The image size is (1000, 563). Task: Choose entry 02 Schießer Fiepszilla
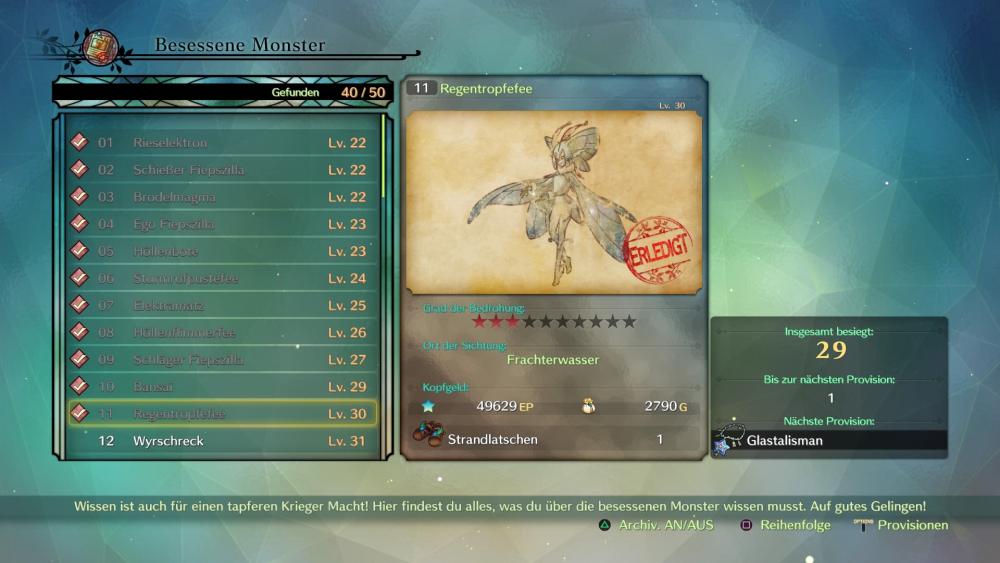(220, 170)
